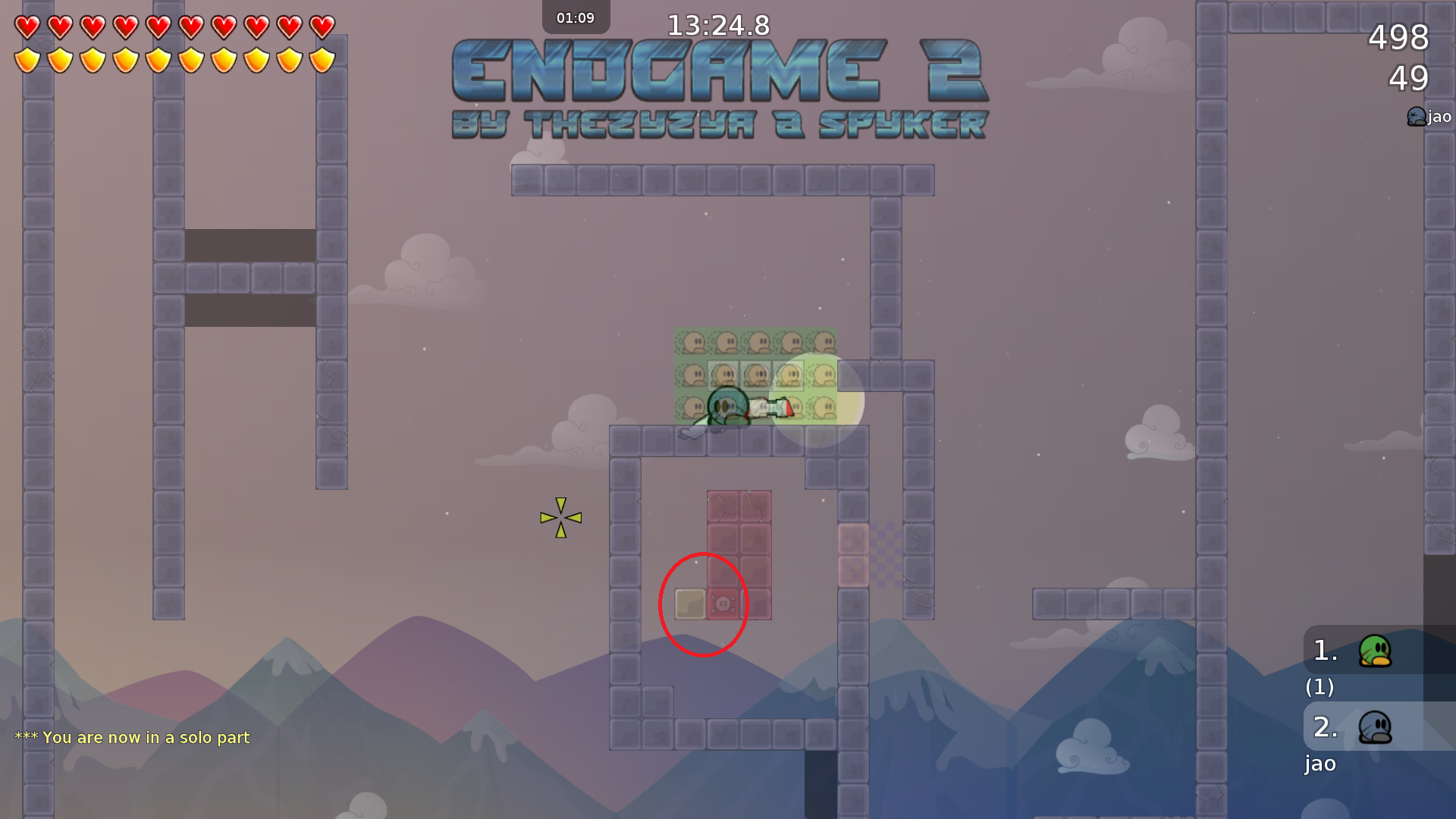
Task: Click jao's name in the scoreboard
Action: 1319,764
